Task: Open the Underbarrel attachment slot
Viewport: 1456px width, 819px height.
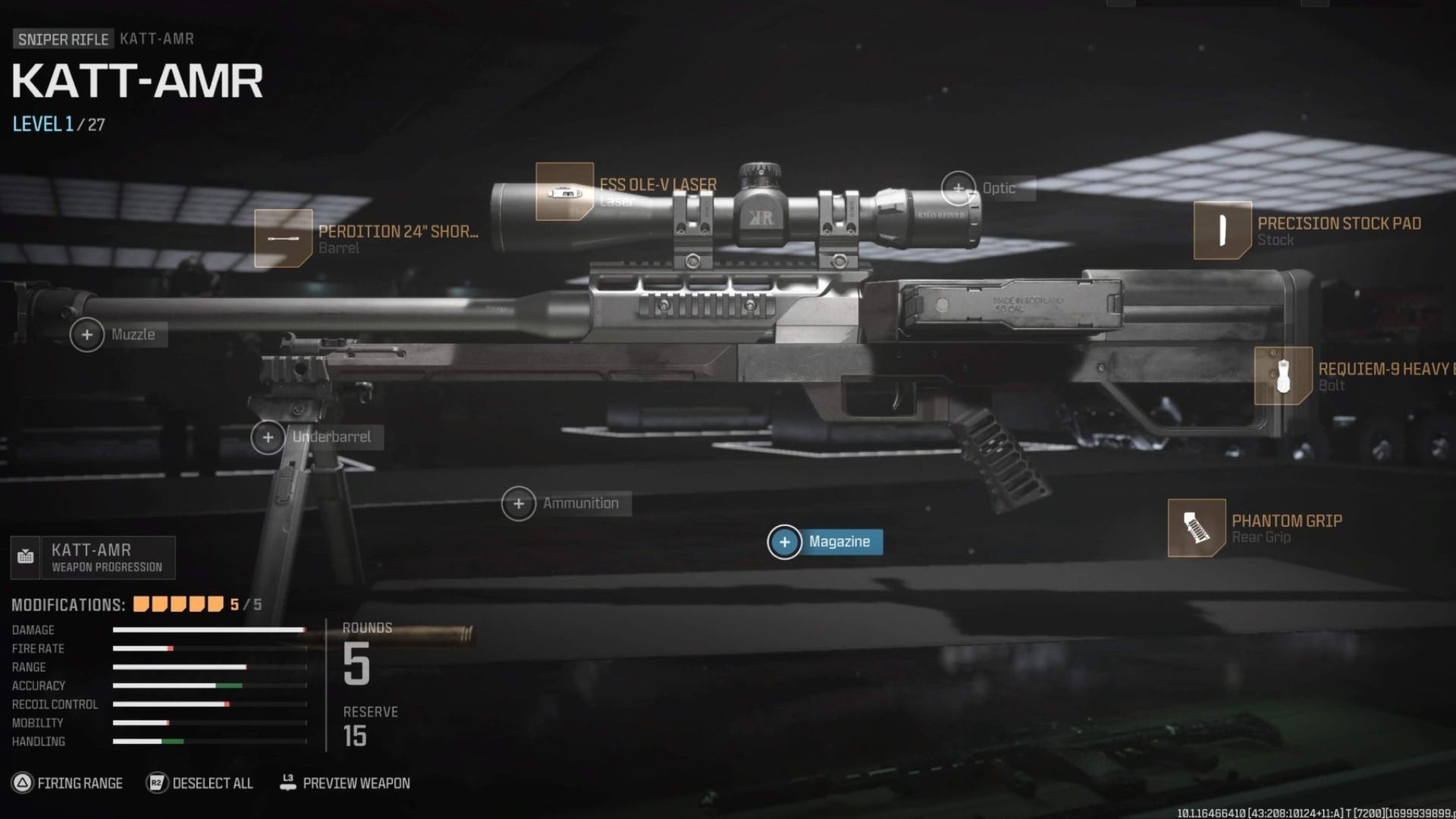Action: (268, 438)
